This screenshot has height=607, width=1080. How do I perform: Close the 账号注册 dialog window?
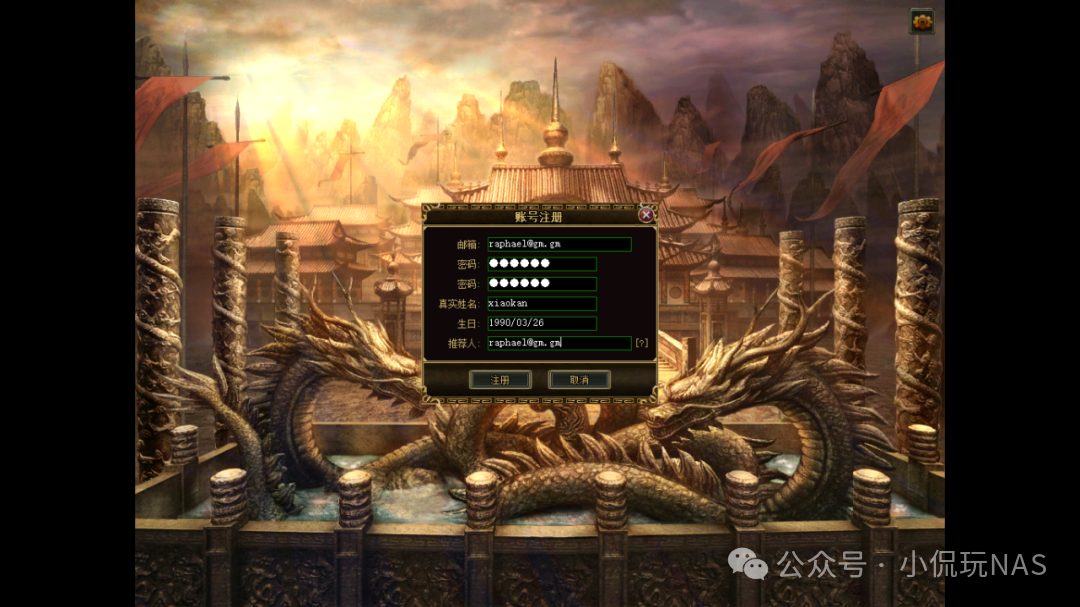(646, 214)
